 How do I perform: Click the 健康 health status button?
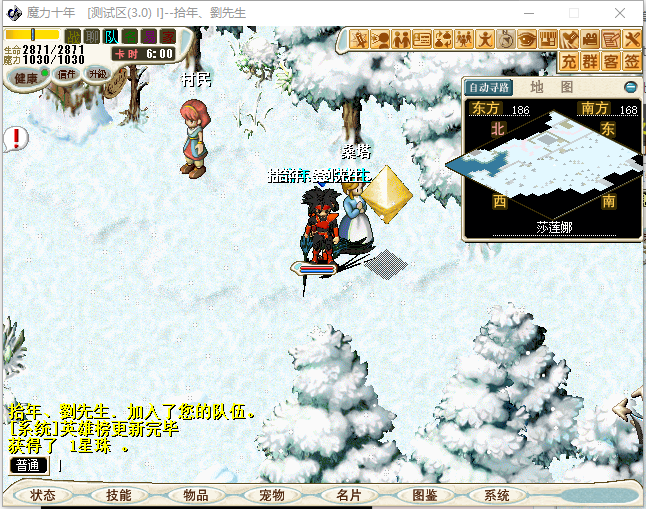(27, 77)
